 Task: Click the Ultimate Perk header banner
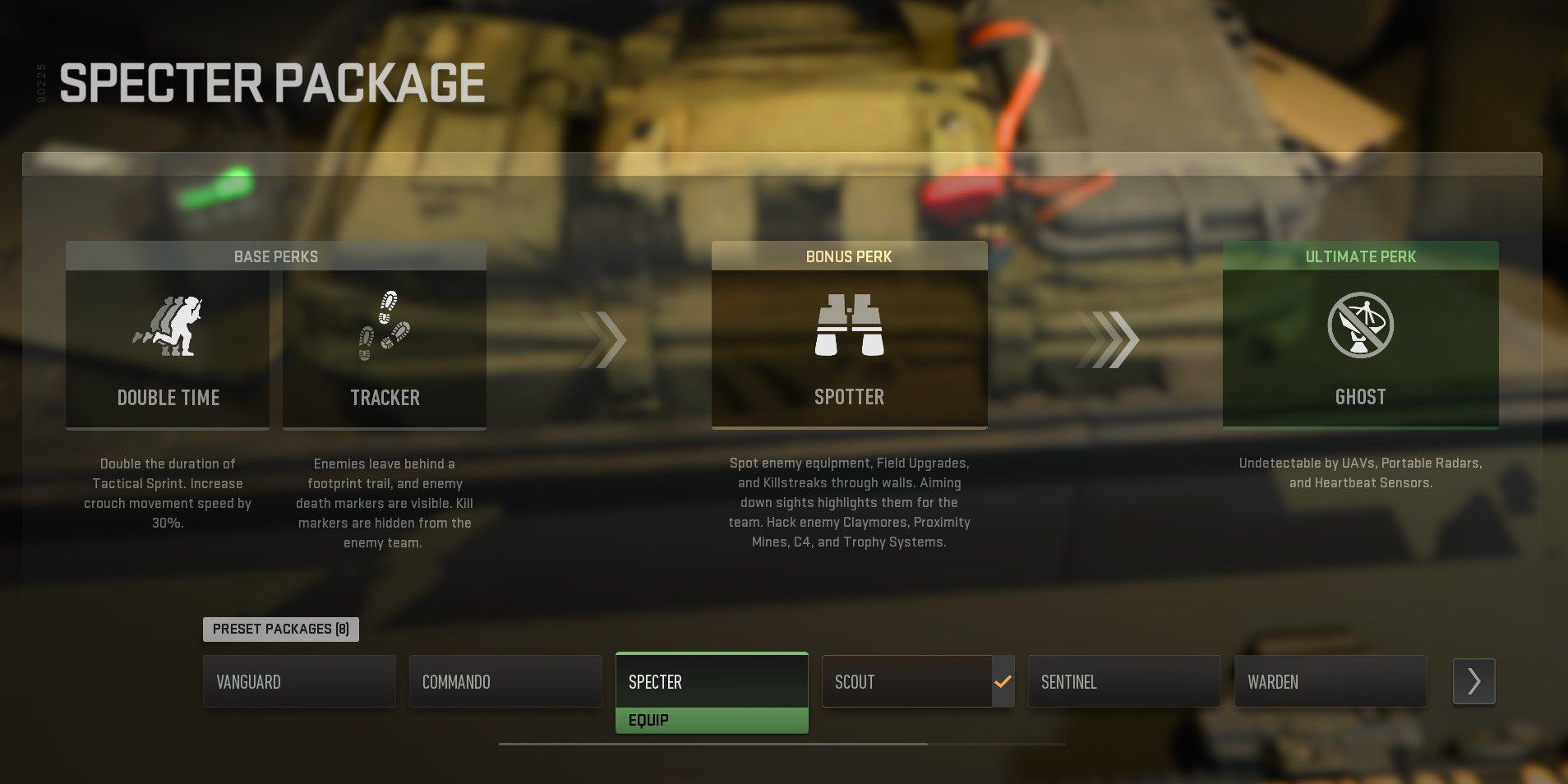tap(1360, 256)
